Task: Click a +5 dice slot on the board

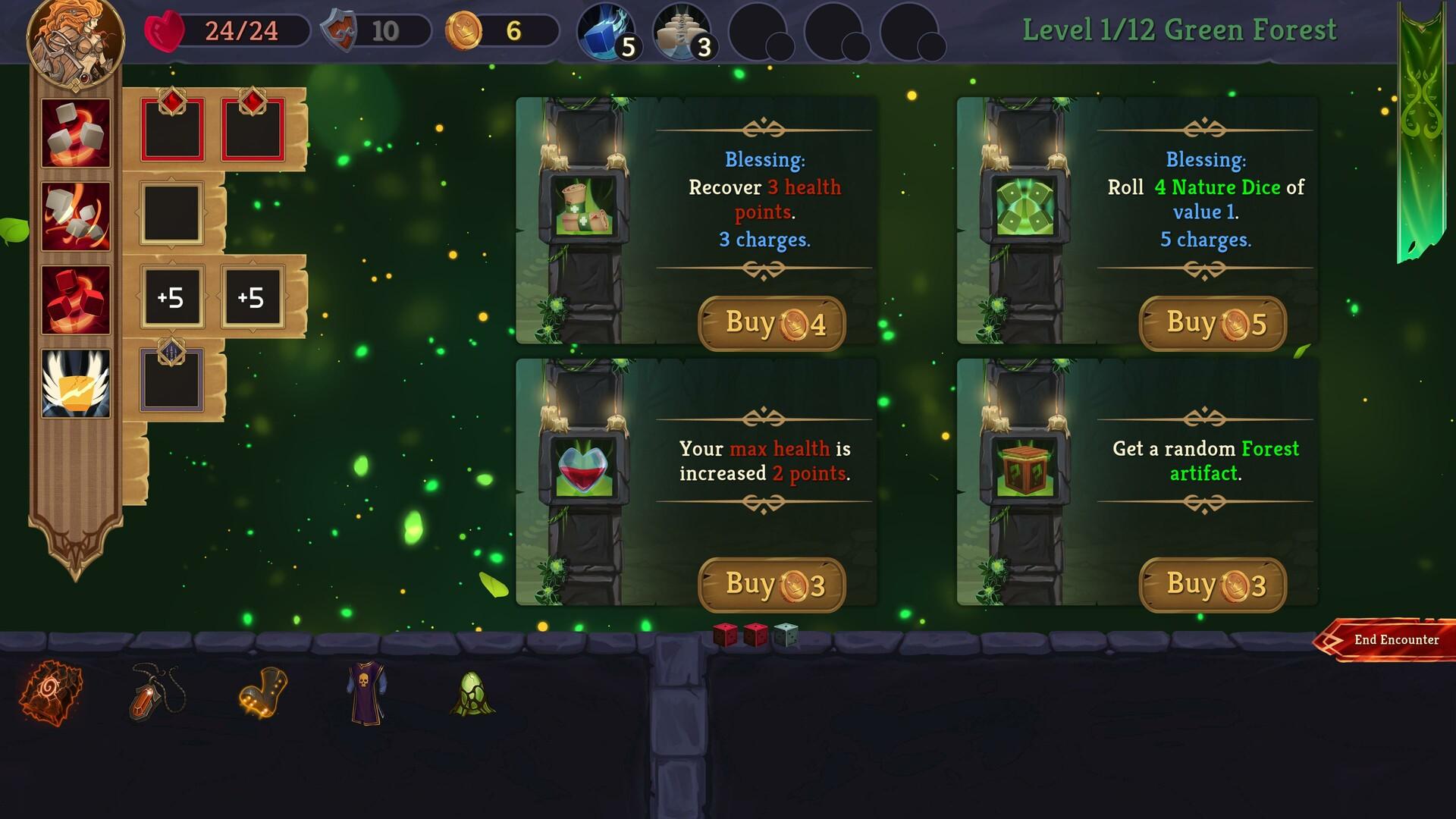Action: click(x=172, y=298)
